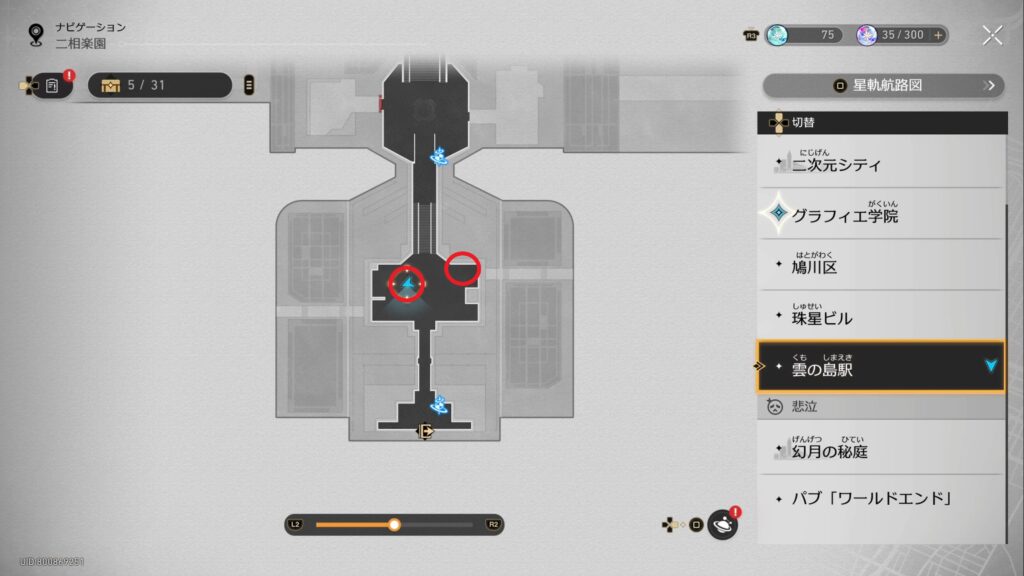
Task: Open the mission log icon with red alert
Action: pos(52,86)
